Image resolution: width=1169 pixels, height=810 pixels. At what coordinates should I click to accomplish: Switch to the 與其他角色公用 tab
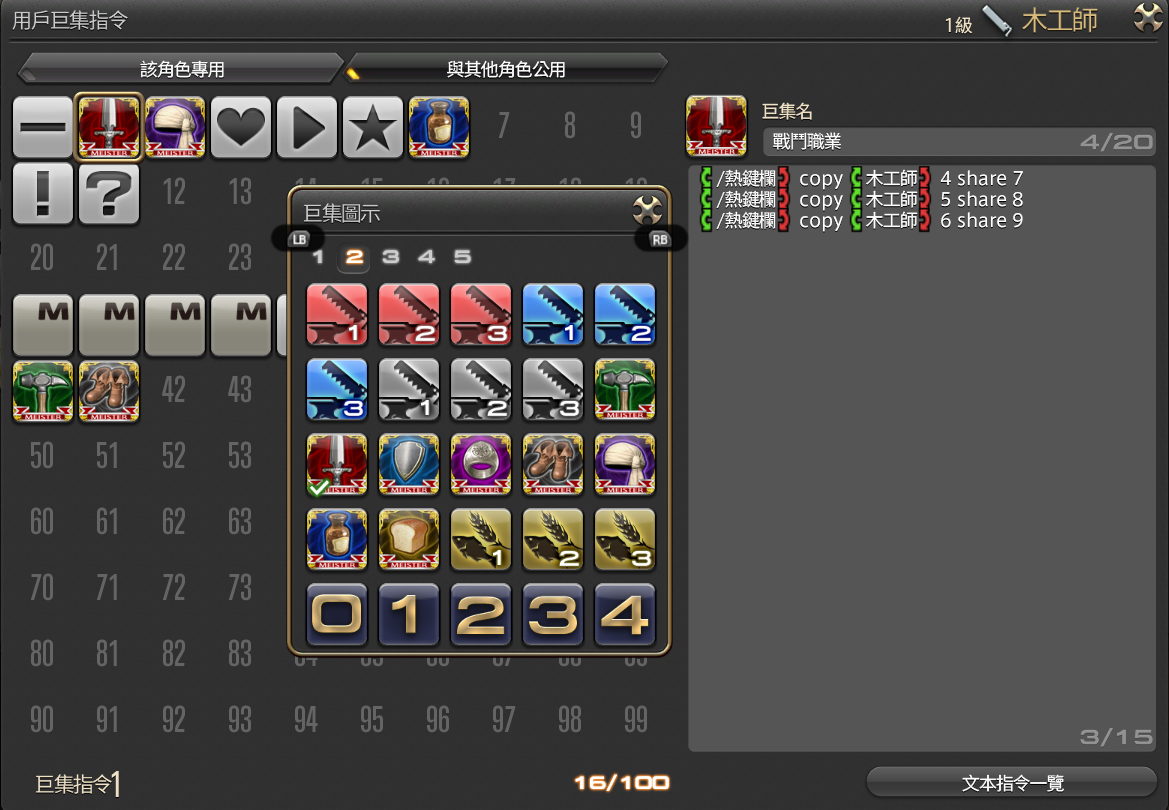506,69
